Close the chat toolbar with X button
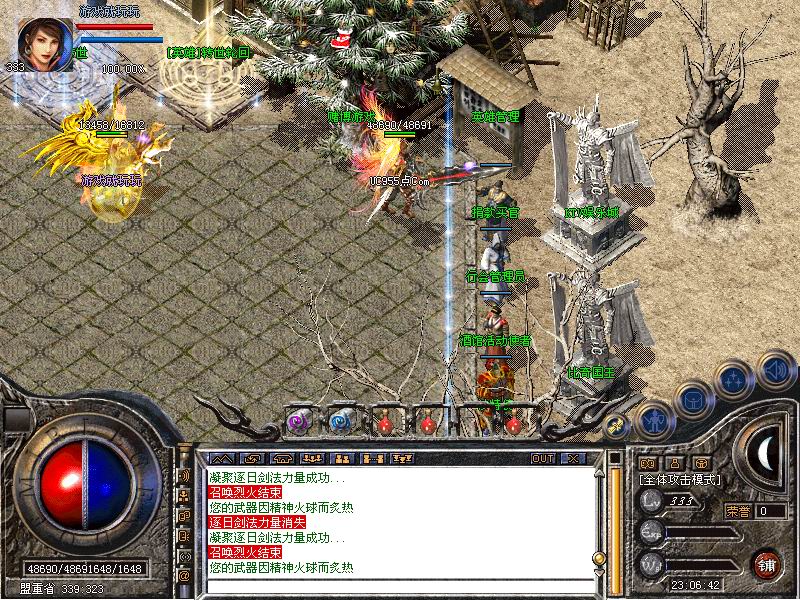This screenshot has height=600, width=800. tap(572, 458)
